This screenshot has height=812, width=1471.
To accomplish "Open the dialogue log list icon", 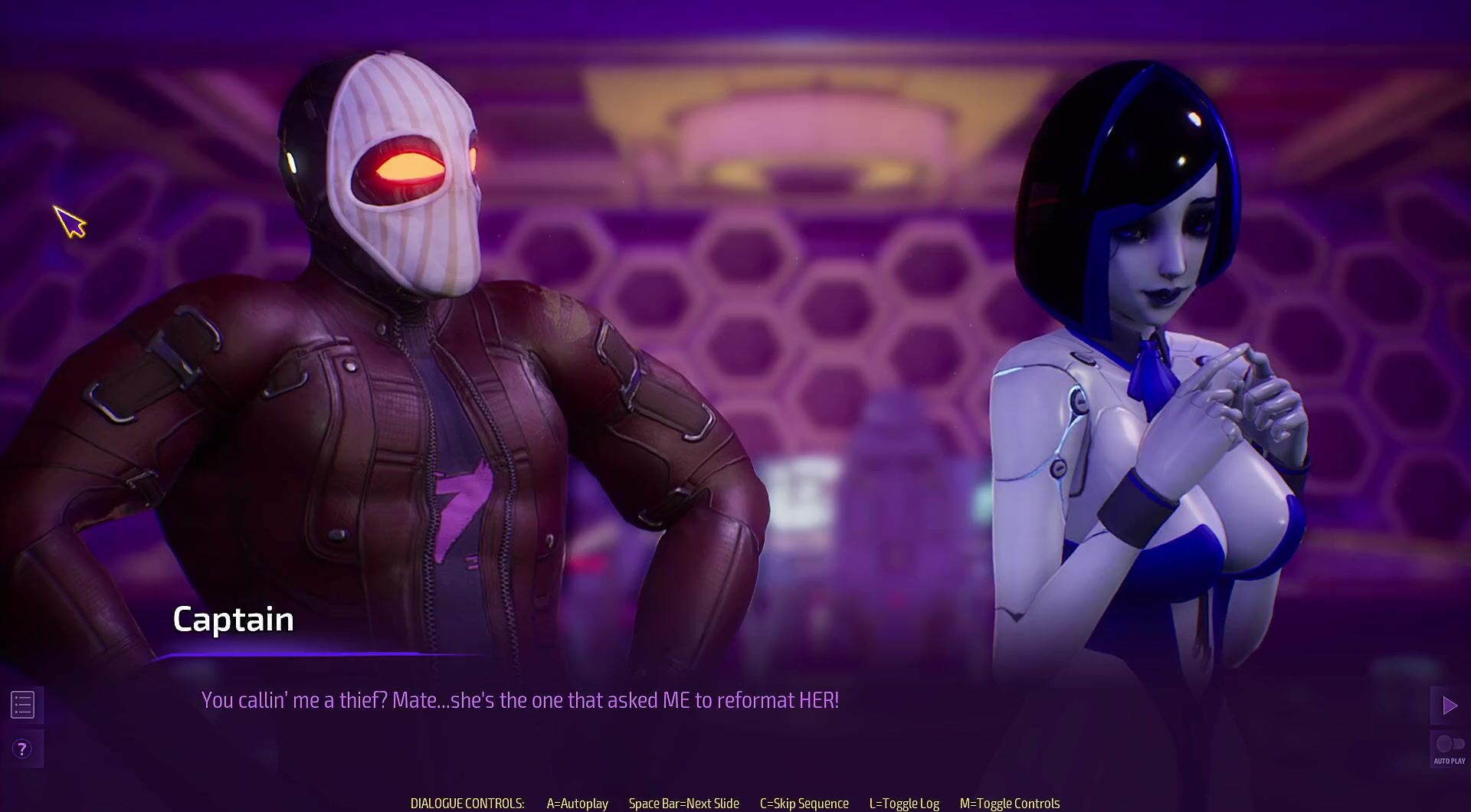I will (23, 705).
